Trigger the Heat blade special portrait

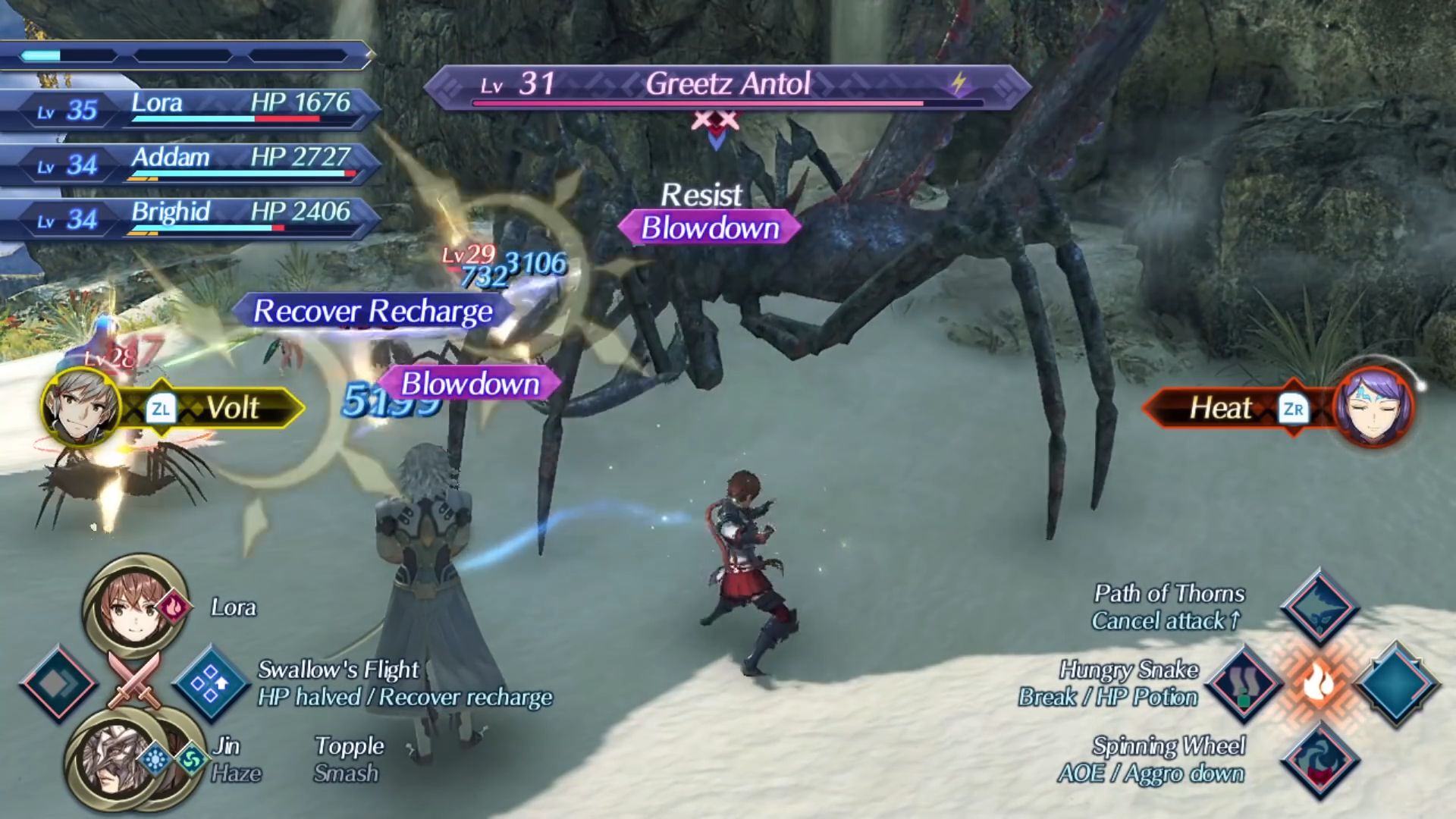coord(1373,407)
